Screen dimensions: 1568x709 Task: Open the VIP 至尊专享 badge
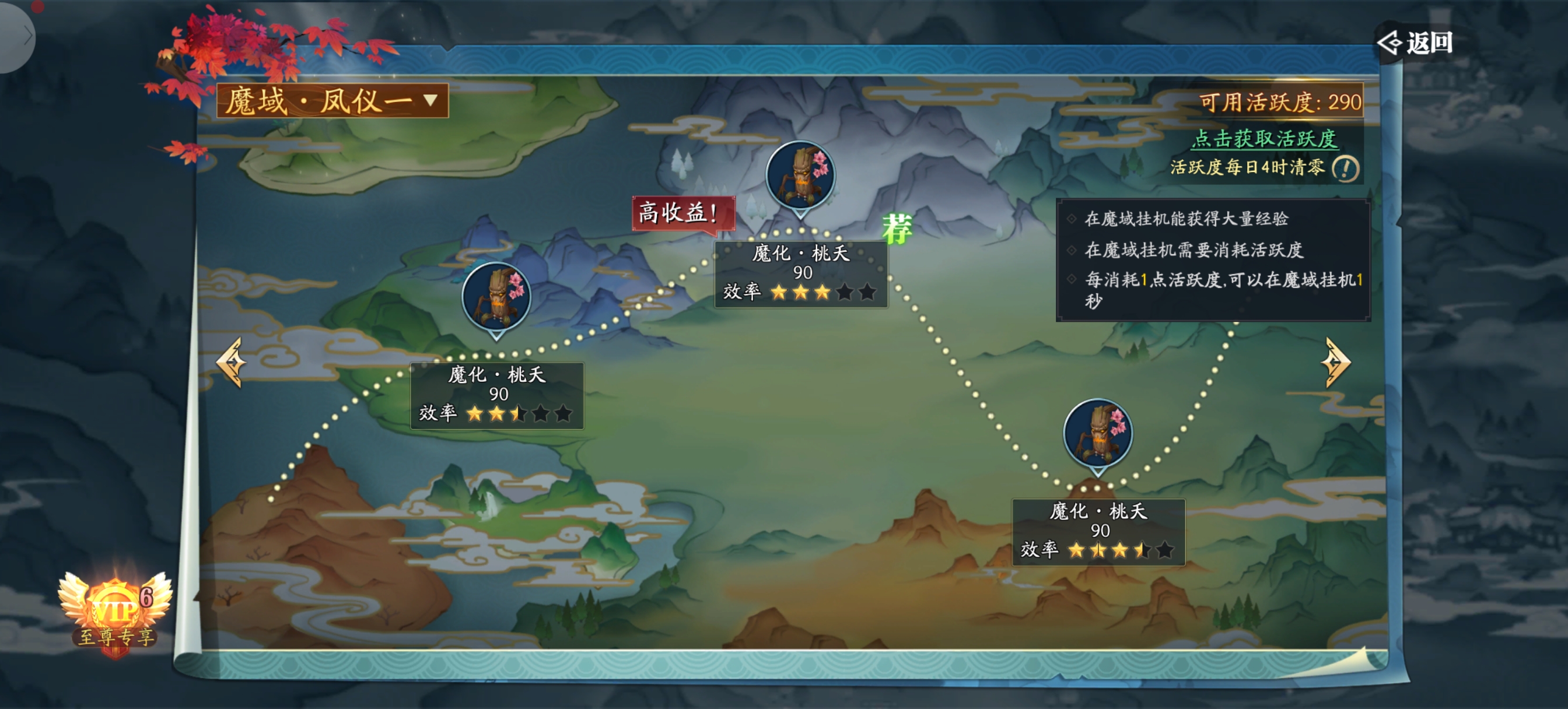tap(115, 615)
